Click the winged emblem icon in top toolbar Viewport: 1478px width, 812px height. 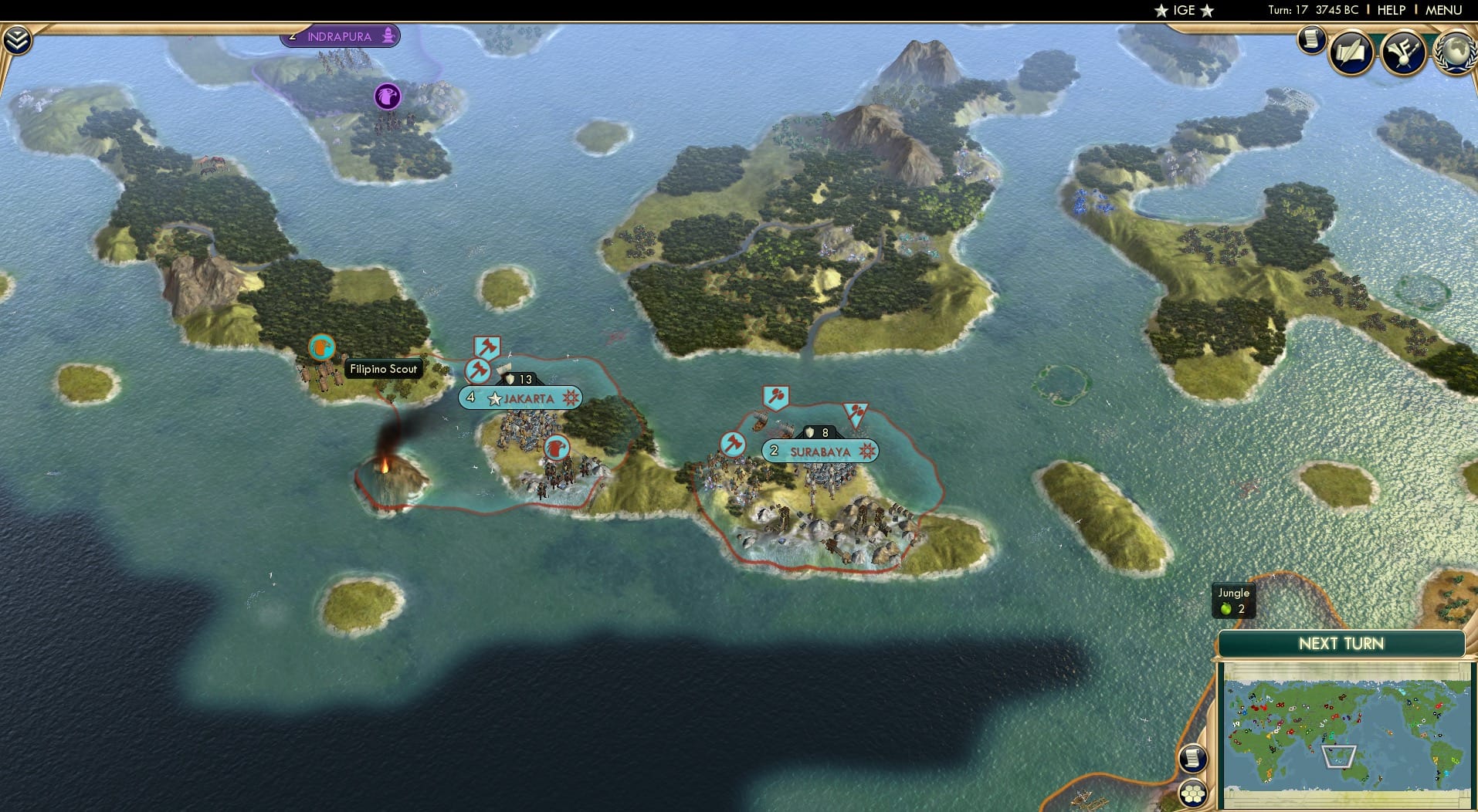(1404, 50)
